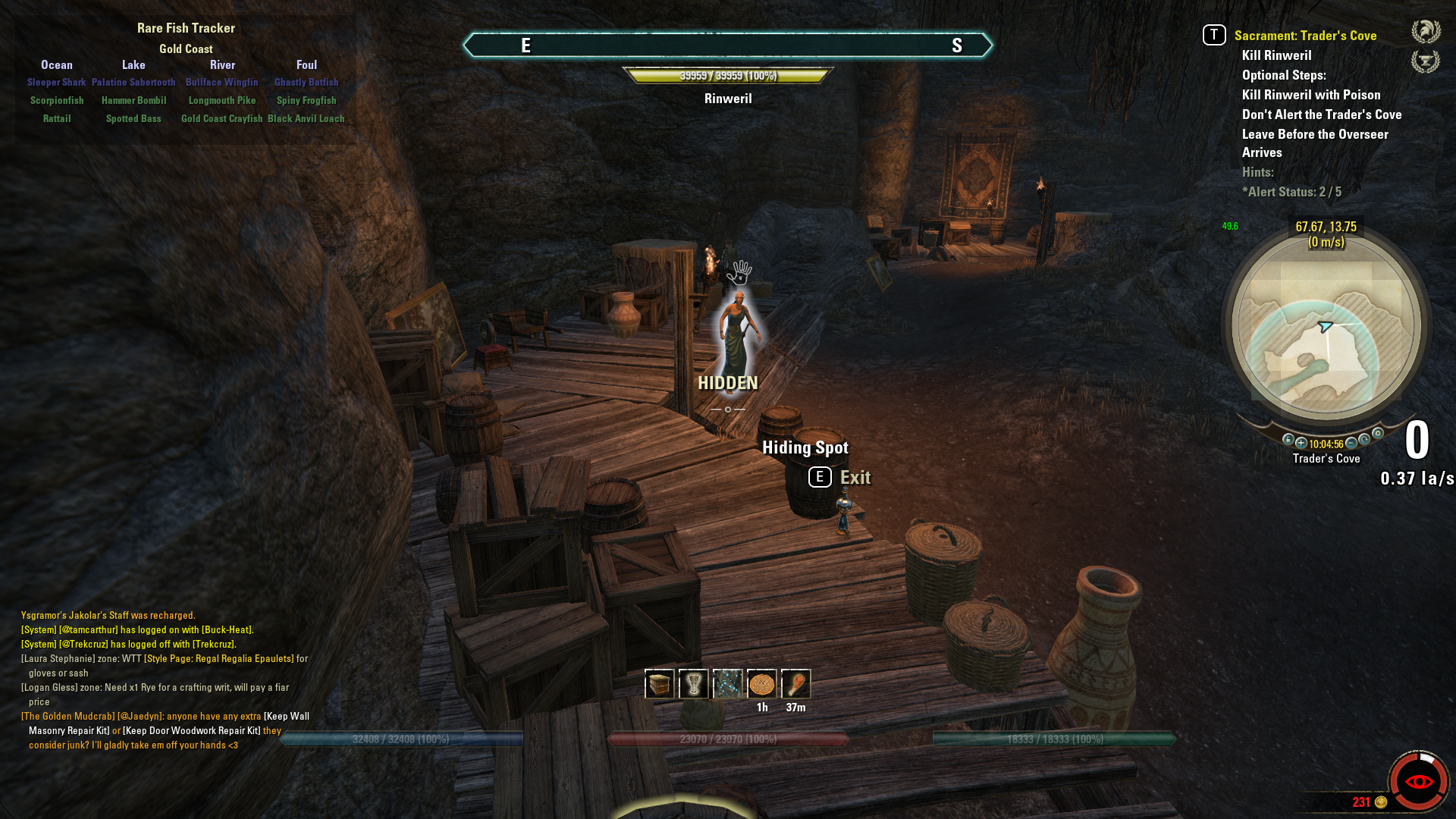Click the Rare Fish Tracker title

[186, 28]
